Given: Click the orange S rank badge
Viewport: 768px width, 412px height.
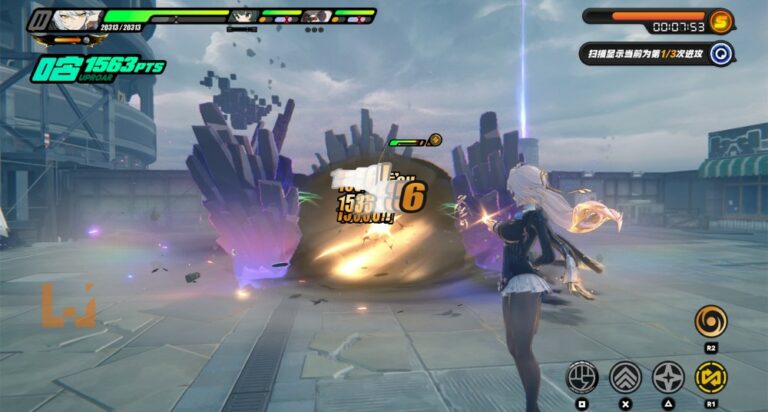Looking at the screenshot, I should (x=721, y=20).
